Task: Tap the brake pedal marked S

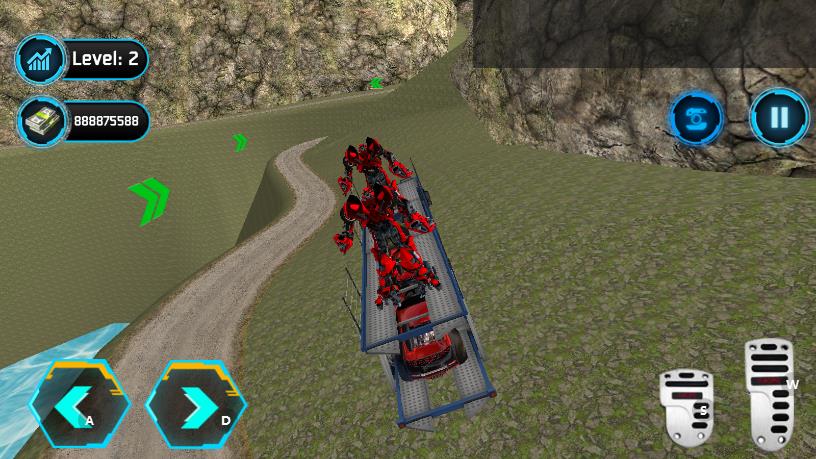Action: 686,407
